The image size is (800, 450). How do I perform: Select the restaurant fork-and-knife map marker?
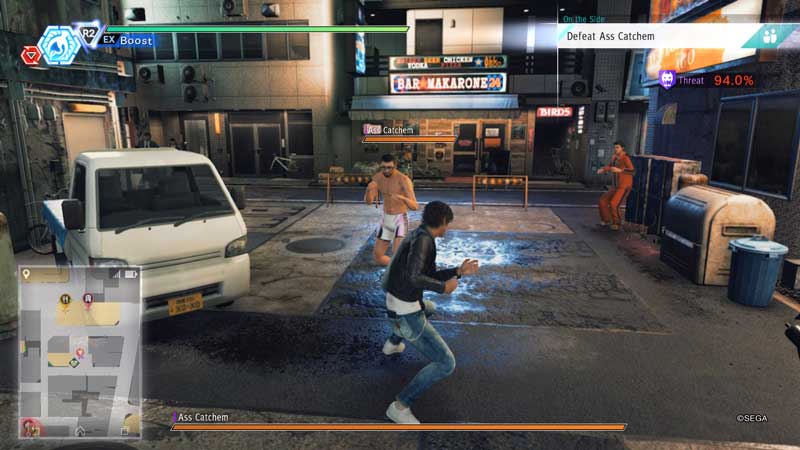tap(65, 299)
